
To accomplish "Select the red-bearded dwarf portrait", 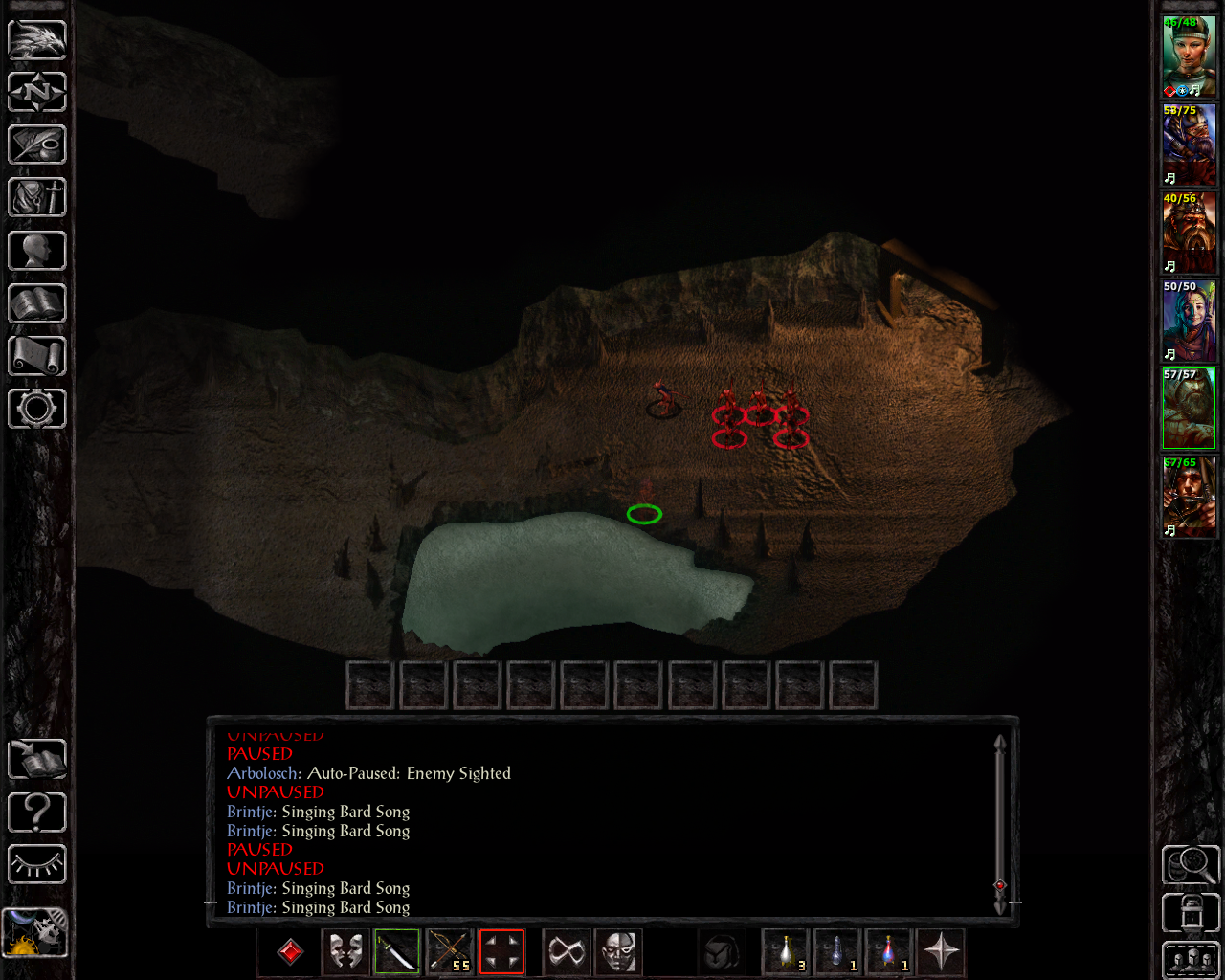I will point(1189,233).
